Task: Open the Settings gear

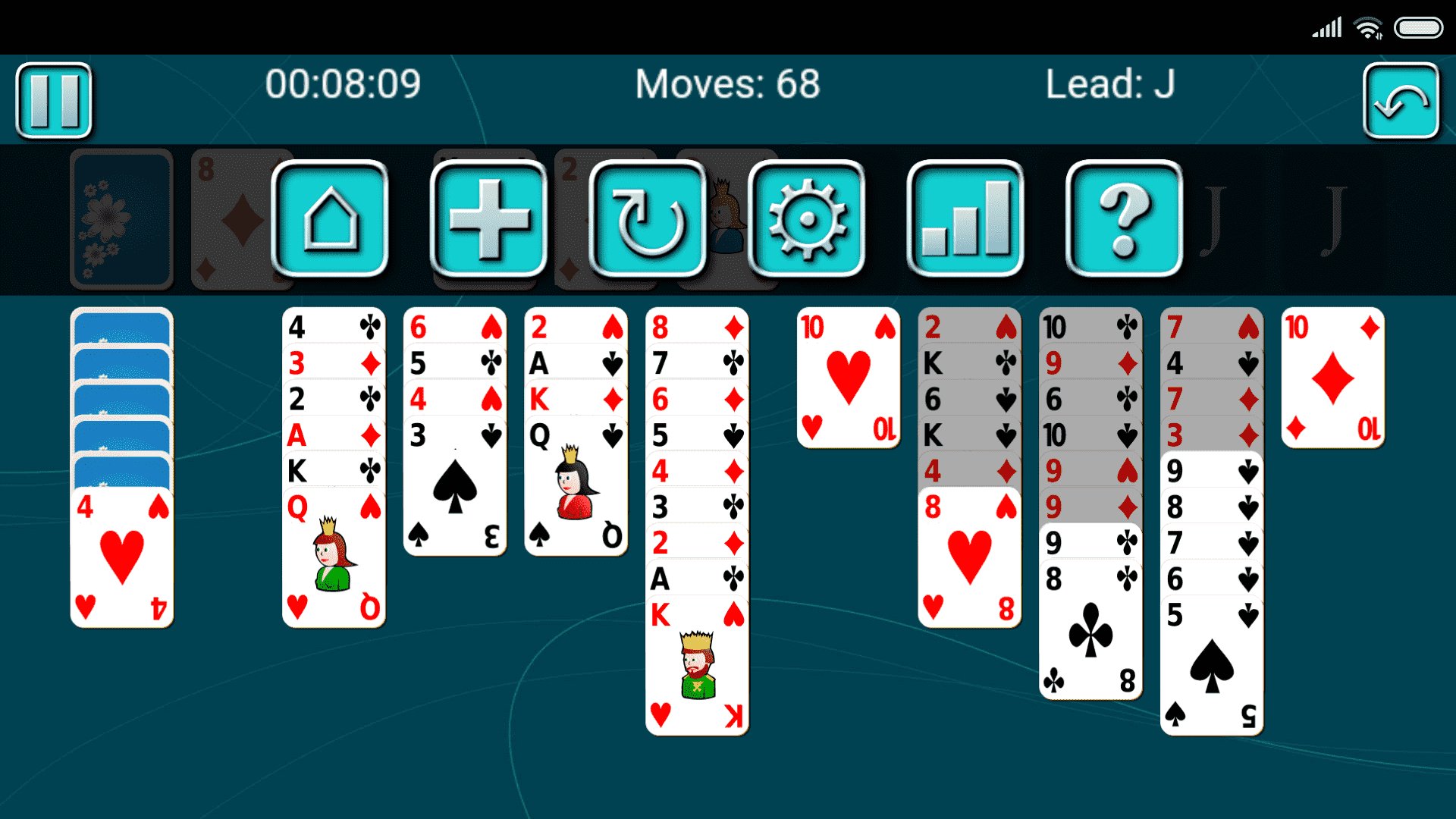Action: (x=806, y=221)
